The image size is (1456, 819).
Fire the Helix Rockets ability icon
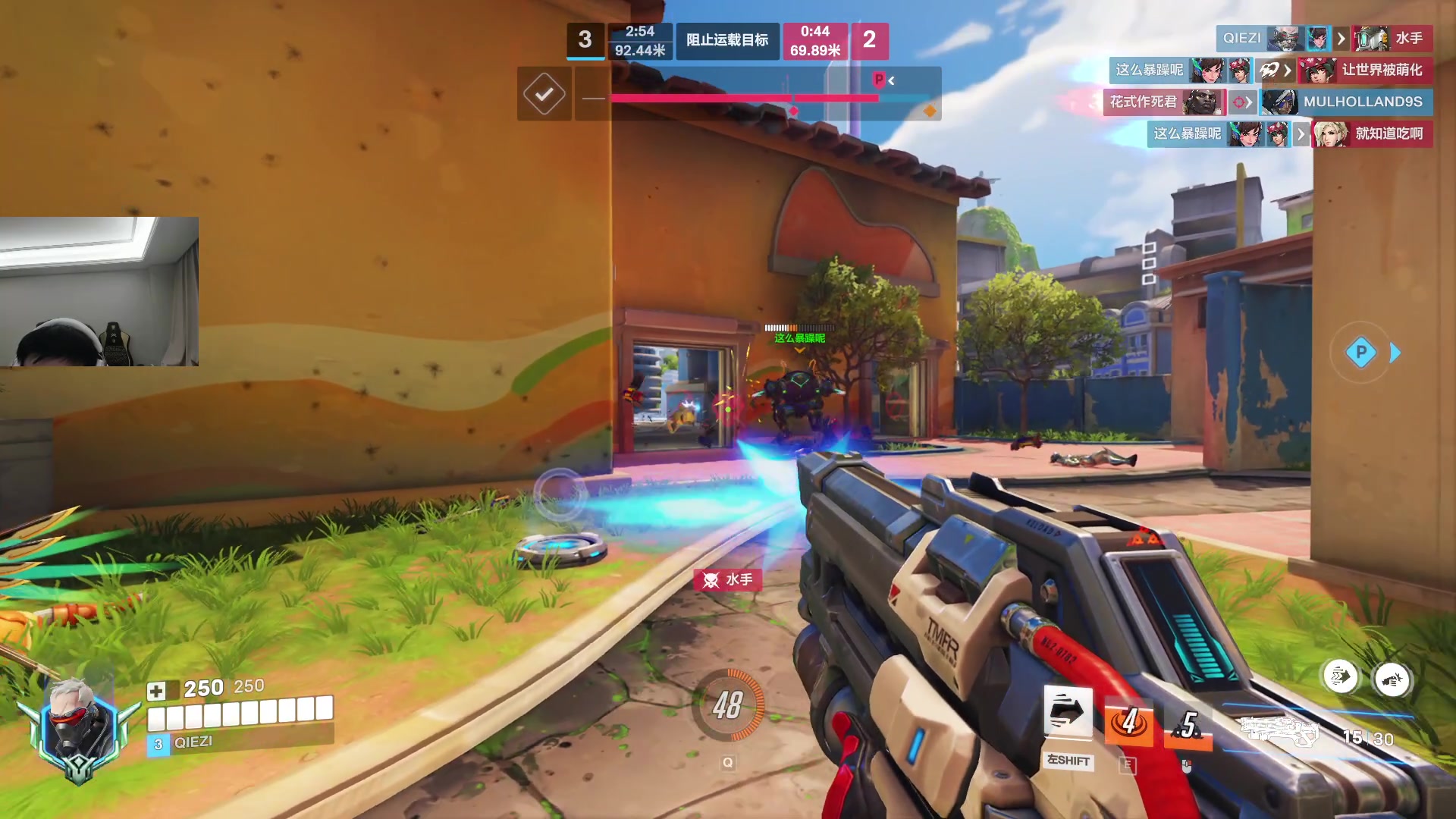[1188, 726]
